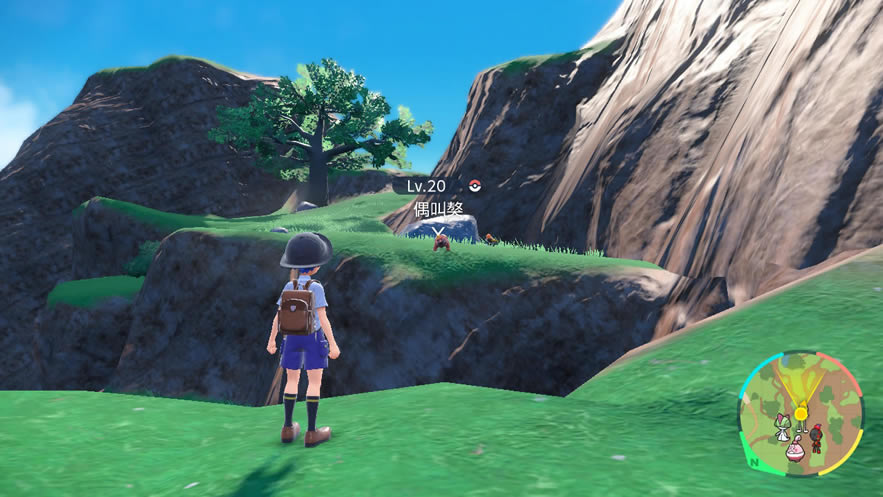Click the north indicator on the minimap

click(x=753, y=462)
